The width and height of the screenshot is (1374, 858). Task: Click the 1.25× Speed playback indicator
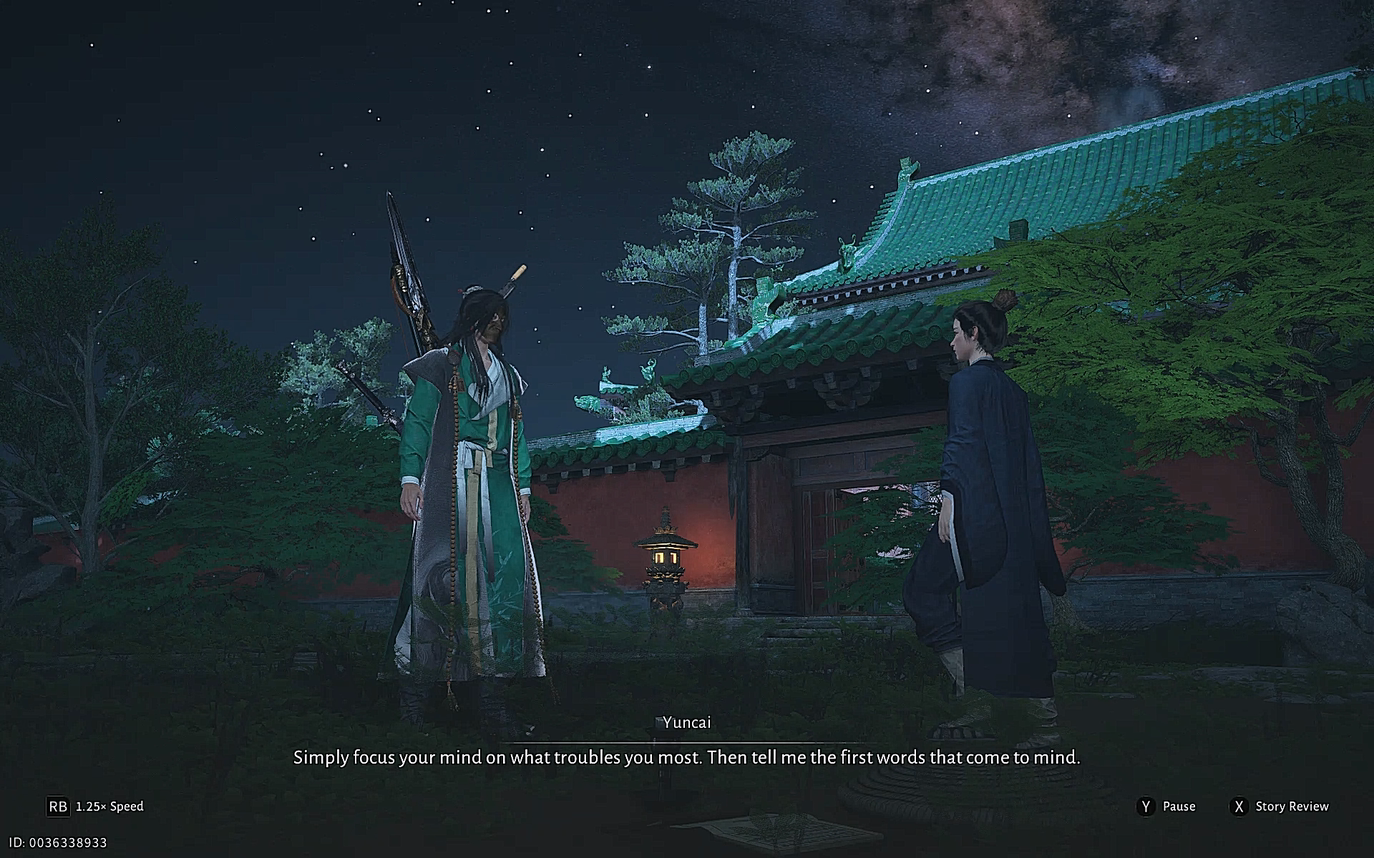click(x=107, y=806)
